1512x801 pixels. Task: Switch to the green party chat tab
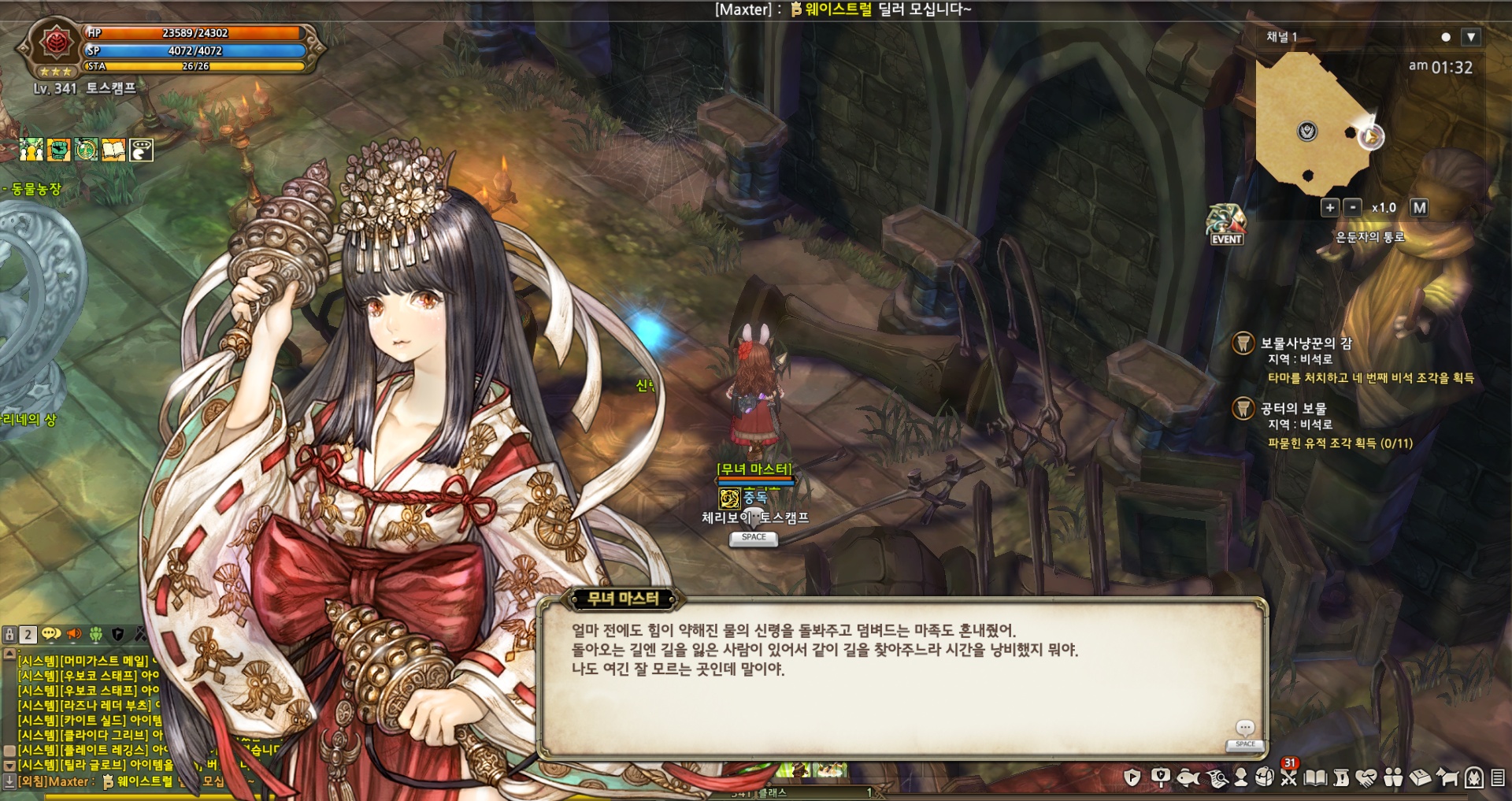96,634
